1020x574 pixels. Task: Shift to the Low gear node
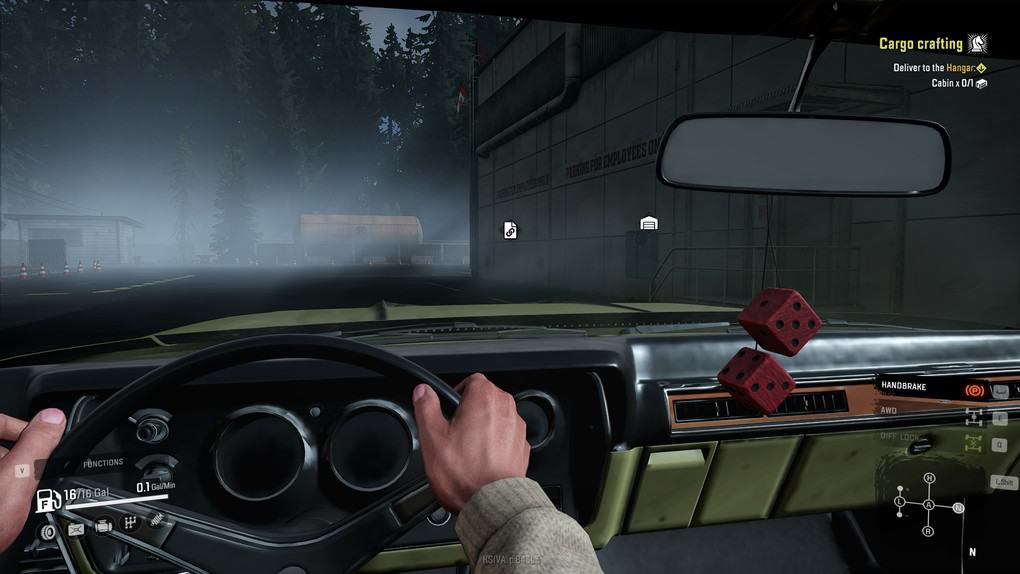coord(900,500)
